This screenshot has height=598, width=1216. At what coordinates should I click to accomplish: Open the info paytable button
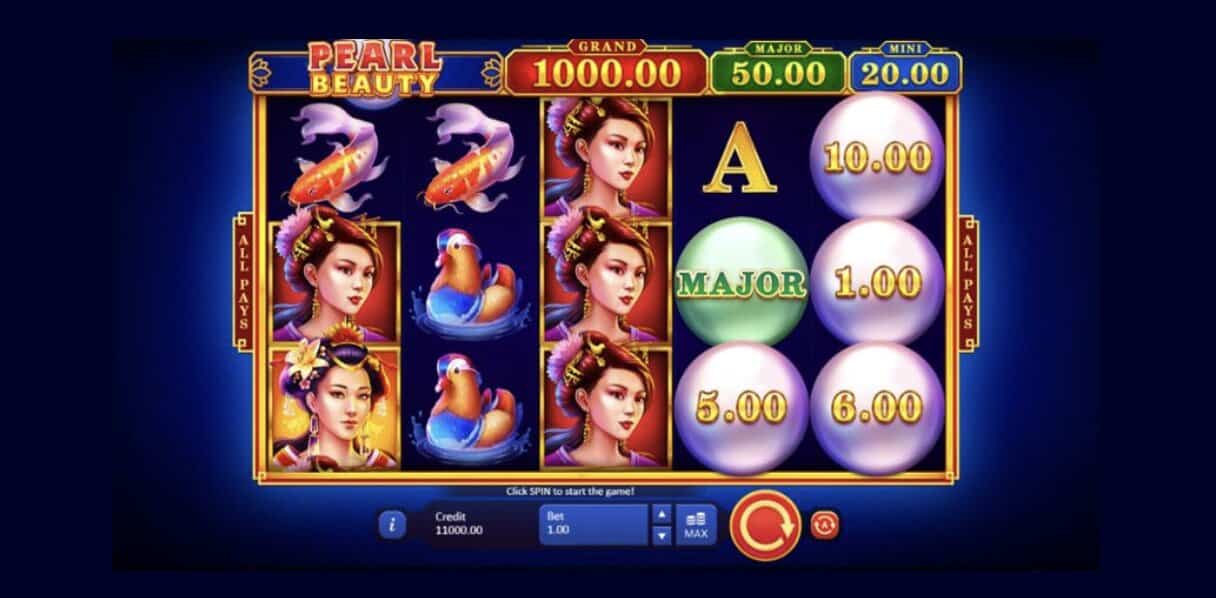coord(393,524)
